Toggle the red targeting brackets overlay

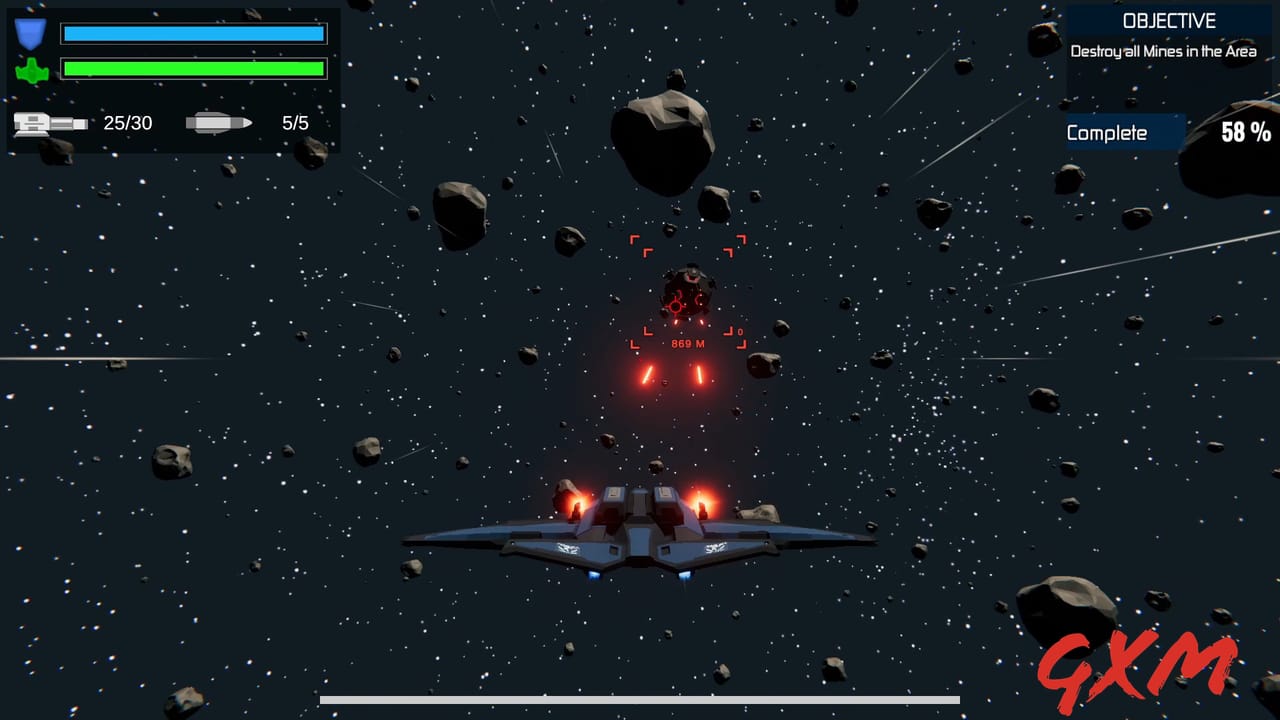[686, 290]
